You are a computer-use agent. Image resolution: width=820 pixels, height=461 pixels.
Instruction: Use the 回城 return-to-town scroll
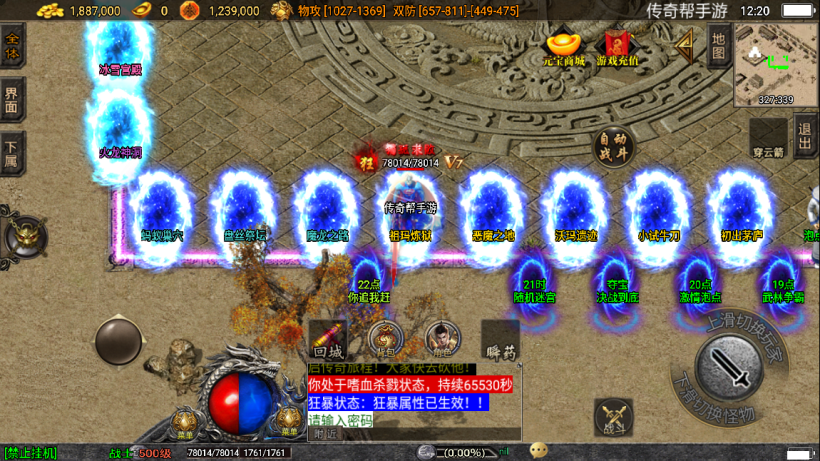pos(328,340)
